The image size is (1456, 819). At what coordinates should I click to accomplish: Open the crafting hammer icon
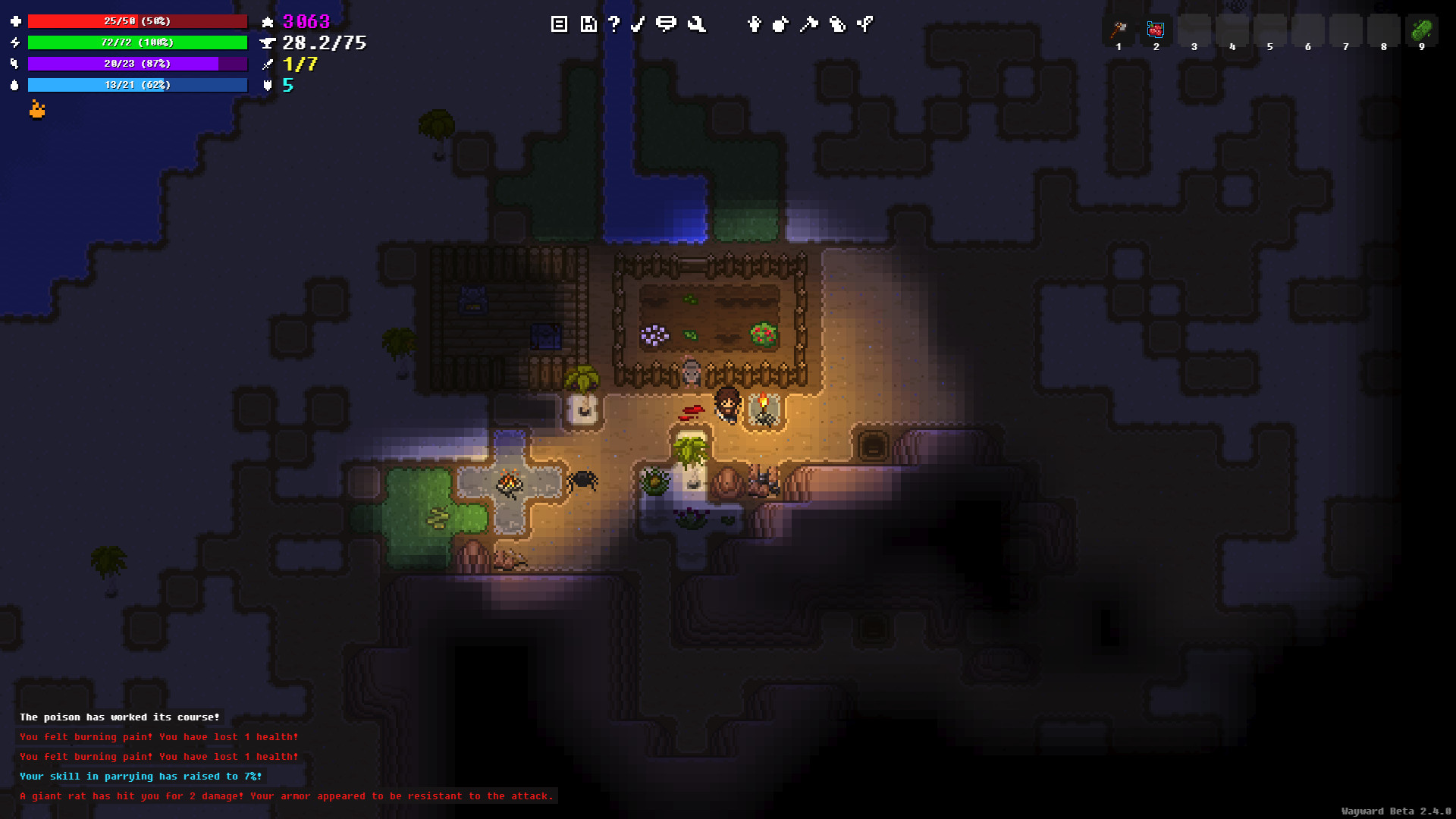pos(809,24)
